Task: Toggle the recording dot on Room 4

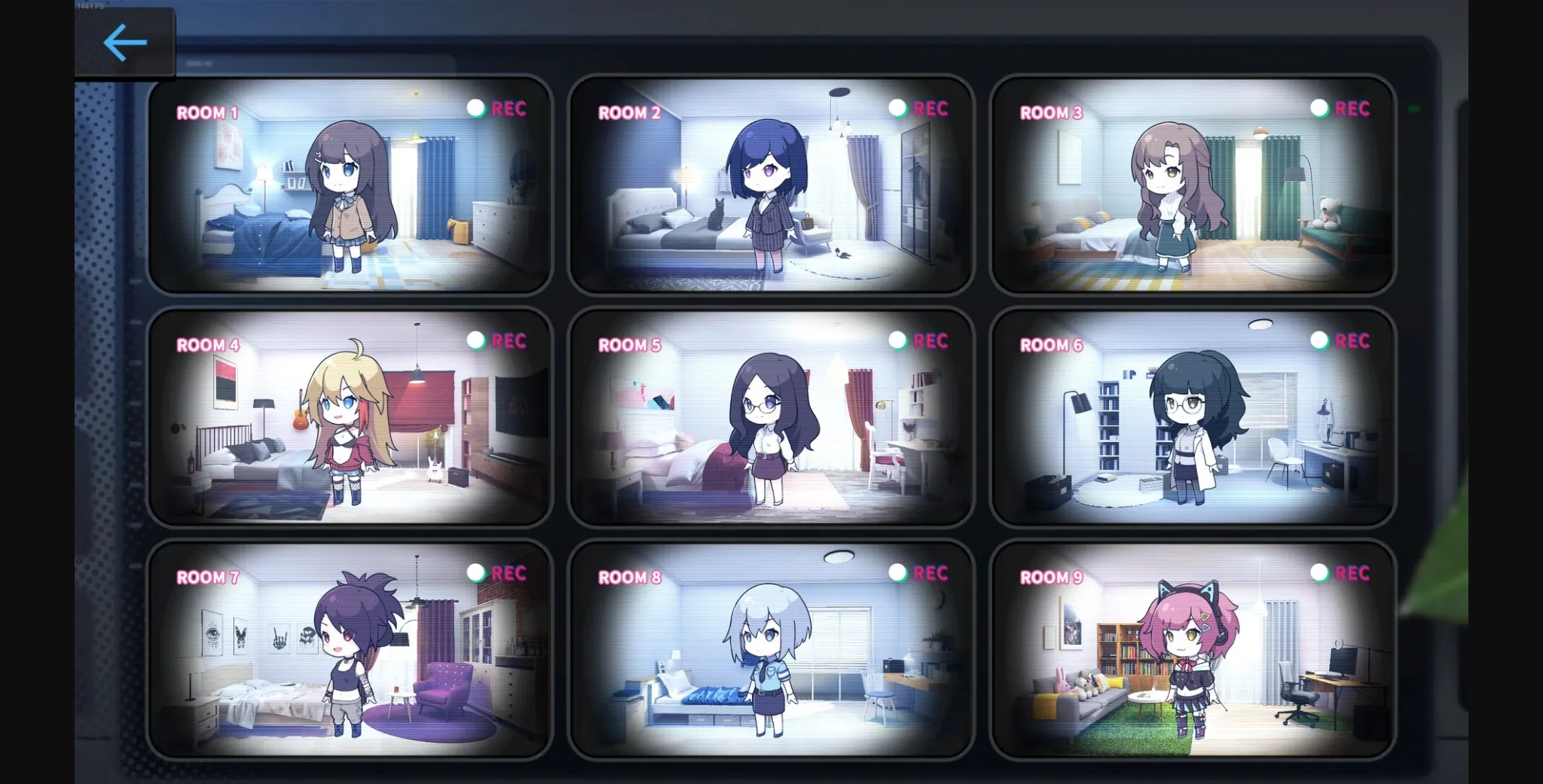Action: (476, 340)
